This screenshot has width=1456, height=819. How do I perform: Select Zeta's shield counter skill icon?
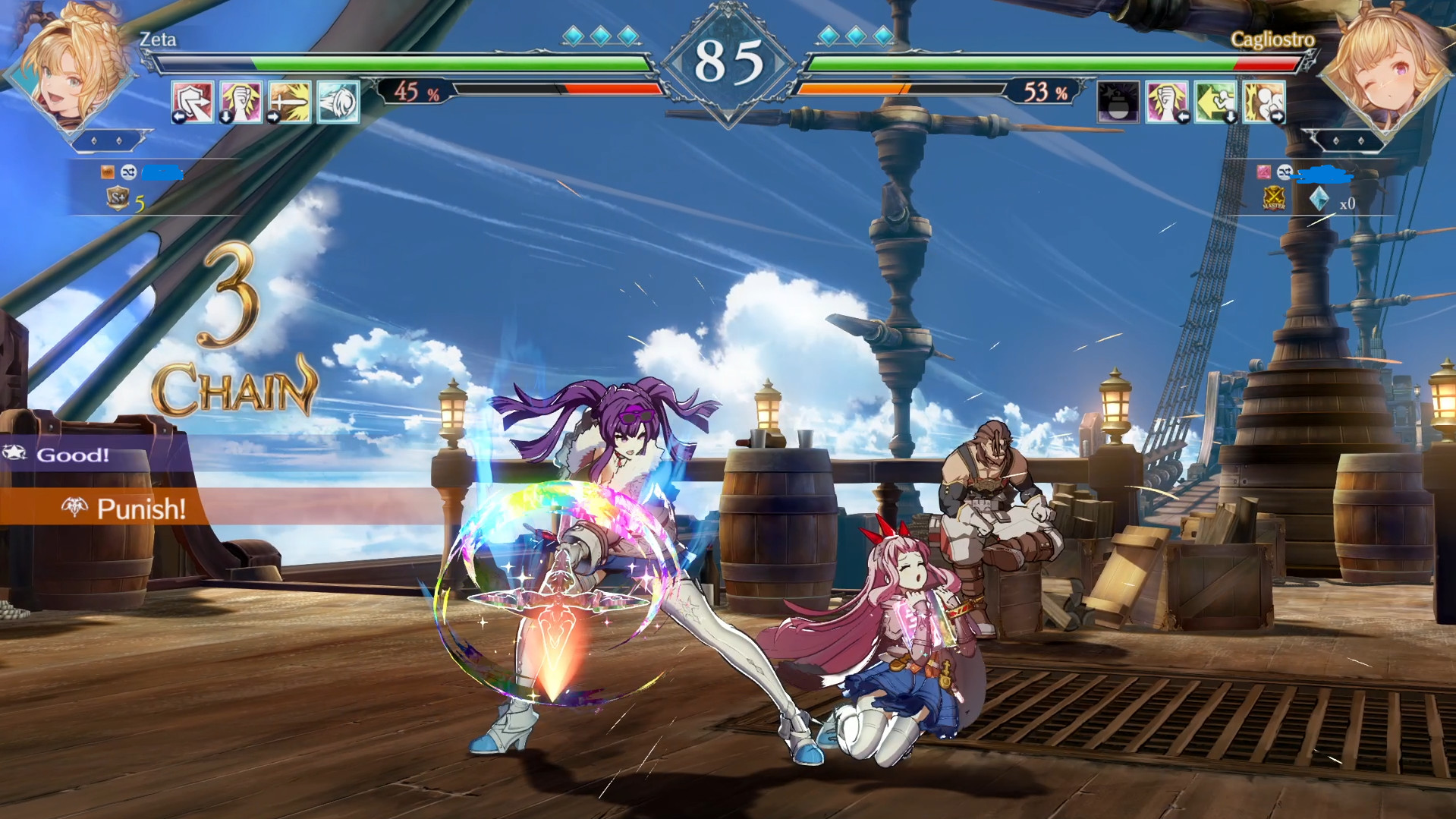tap(192, 102)
